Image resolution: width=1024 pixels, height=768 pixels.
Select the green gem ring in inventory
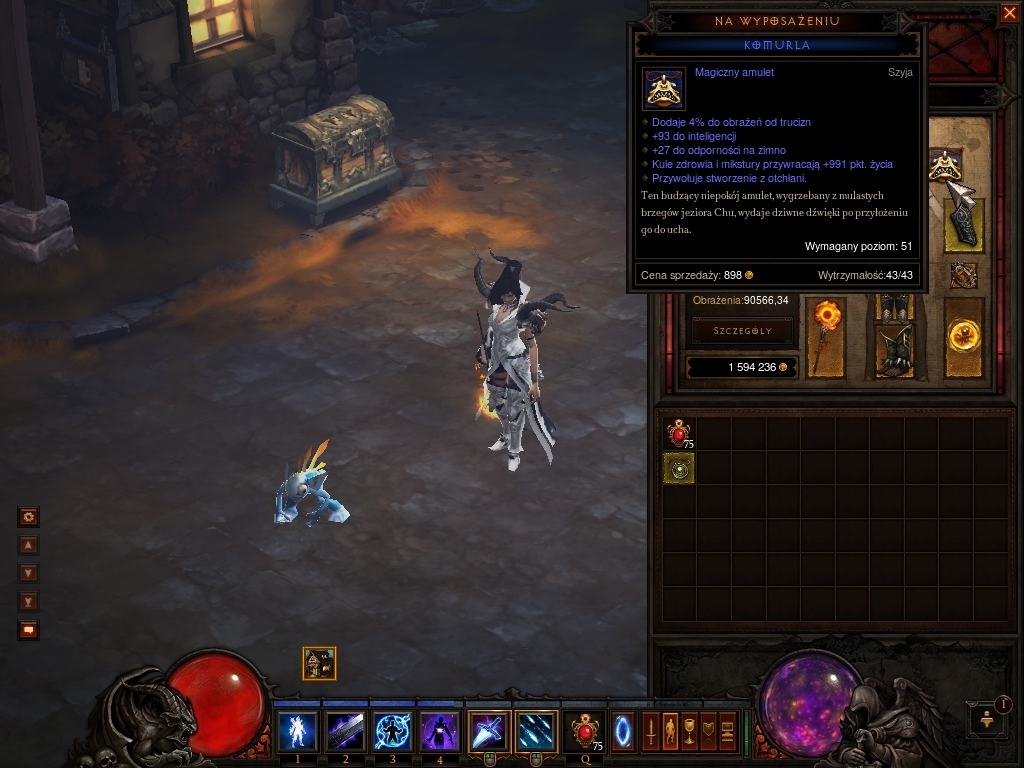tap(679, 468)
